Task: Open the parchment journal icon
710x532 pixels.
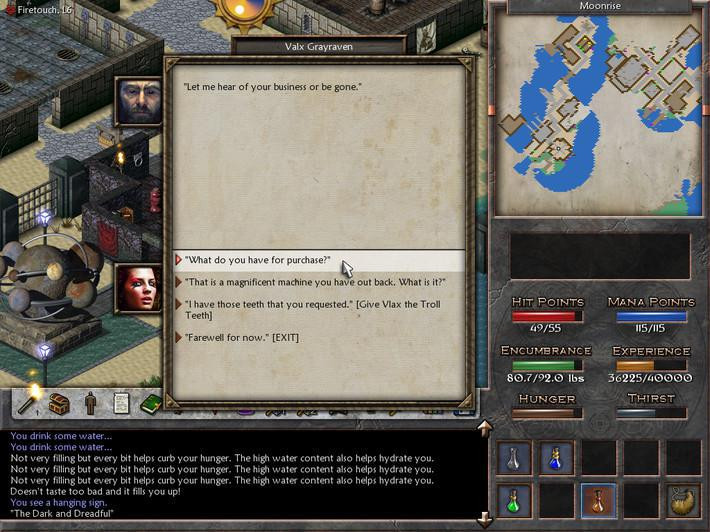Action: click(121, 404)
